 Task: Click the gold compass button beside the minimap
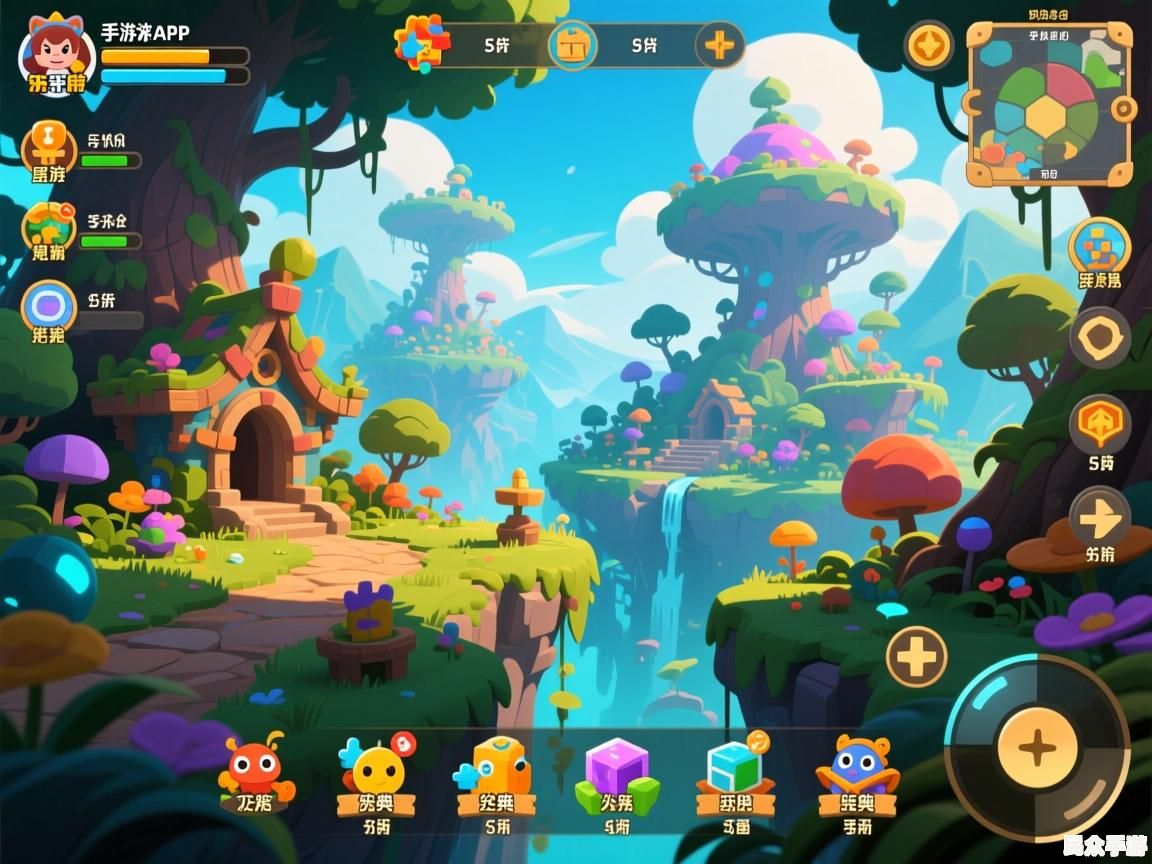point(929,46)
